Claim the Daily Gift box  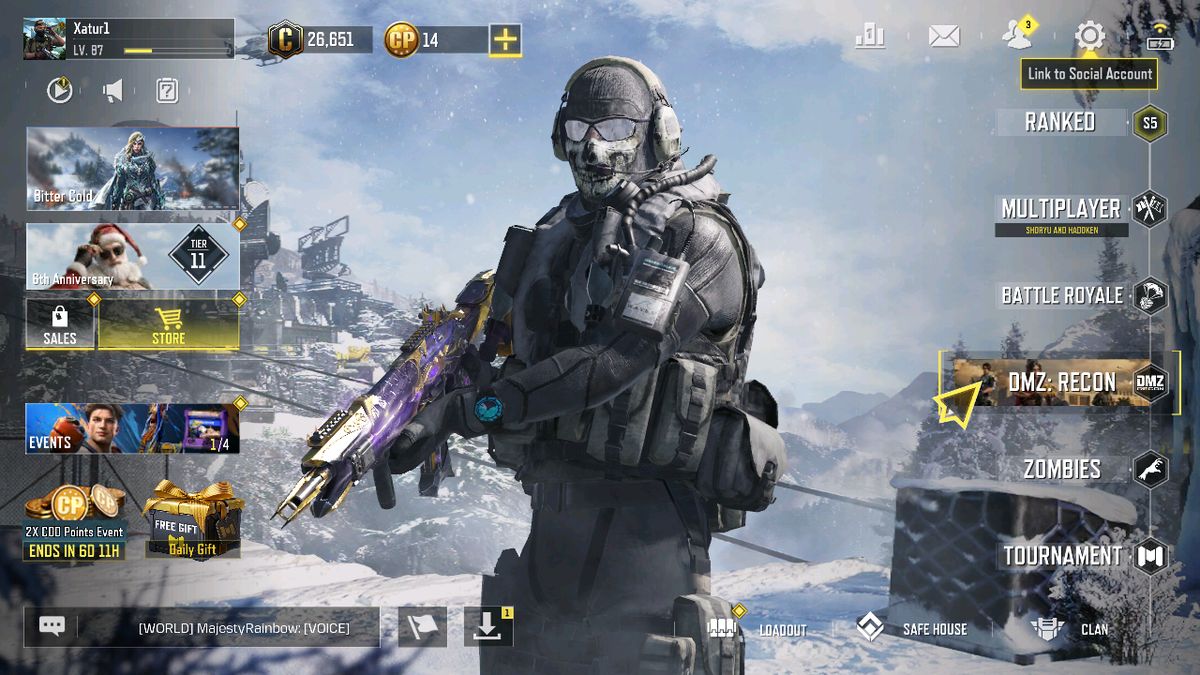193,520
